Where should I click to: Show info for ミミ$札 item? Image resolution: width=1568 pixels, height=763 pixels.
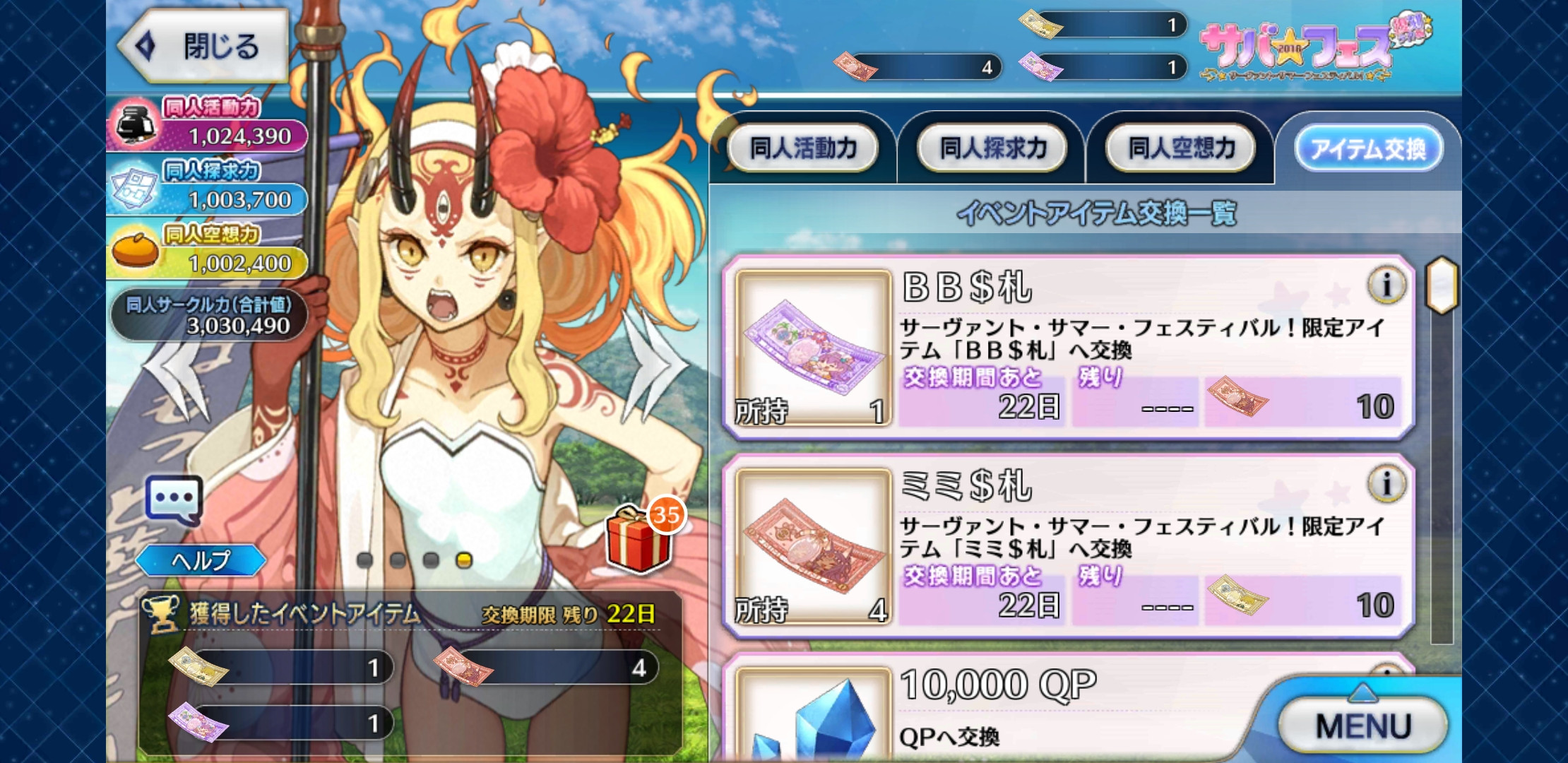1386,484
